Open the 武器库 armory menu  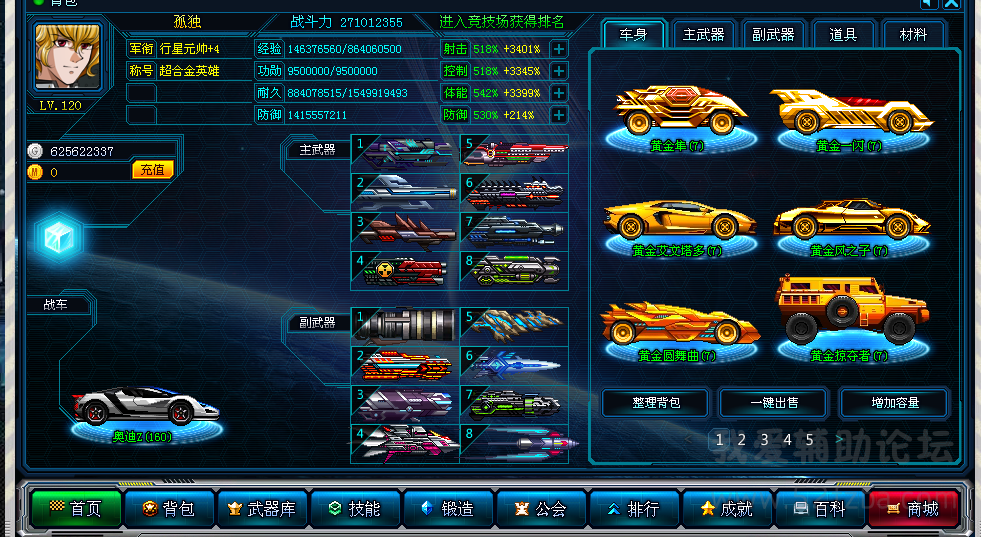[262, 509]
